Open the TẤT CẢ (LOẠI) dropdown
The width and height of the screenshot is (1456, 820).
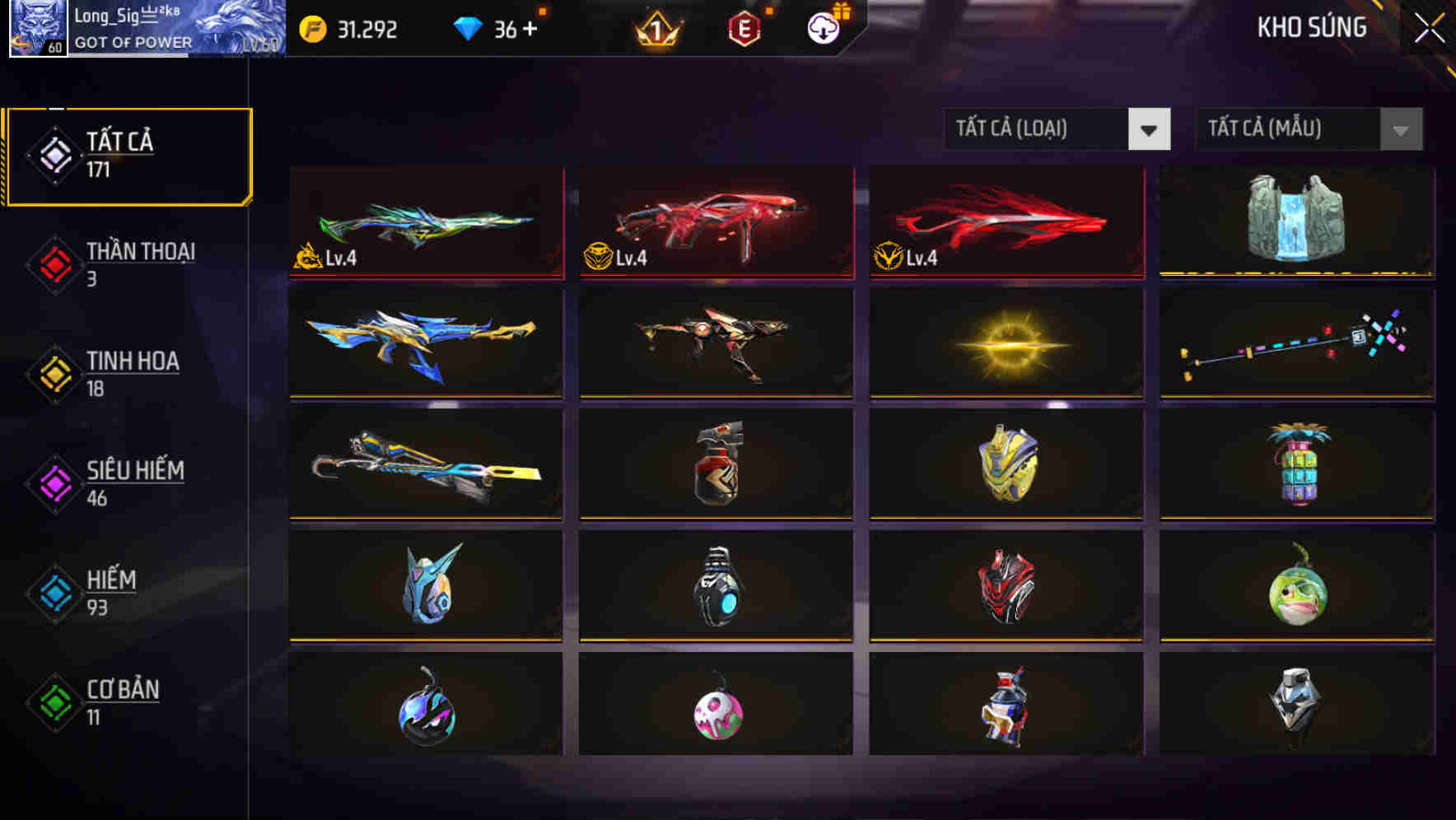click(1057, 129)
